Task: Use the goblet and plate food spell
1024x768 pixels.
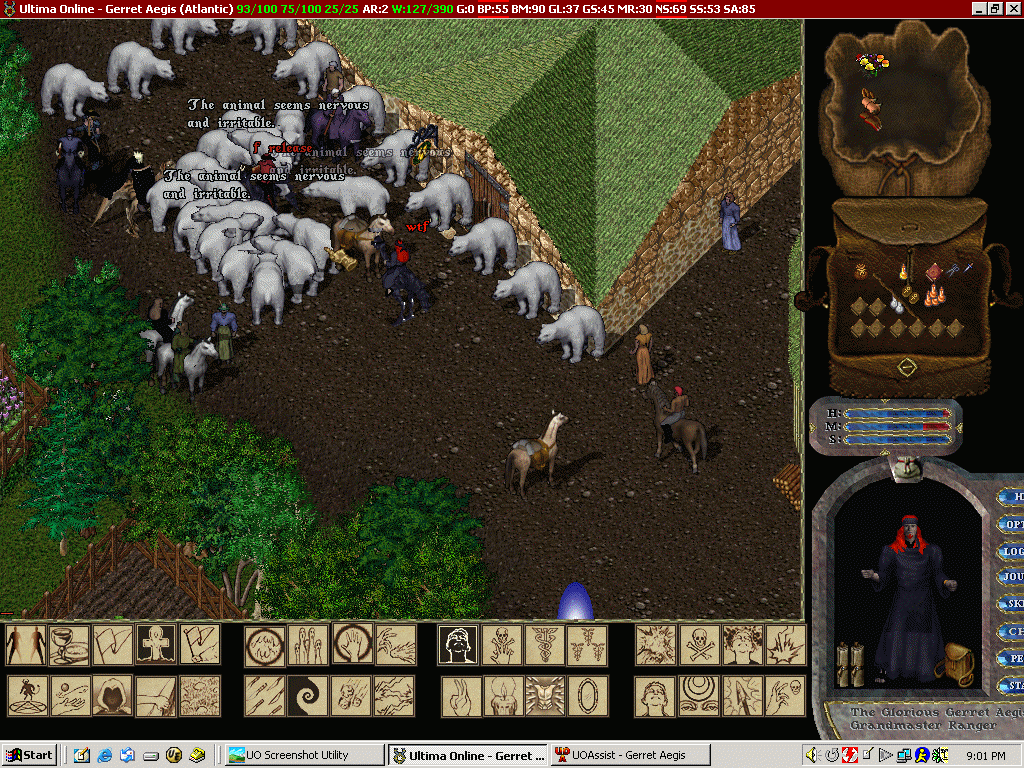Action: click(70, 645)
